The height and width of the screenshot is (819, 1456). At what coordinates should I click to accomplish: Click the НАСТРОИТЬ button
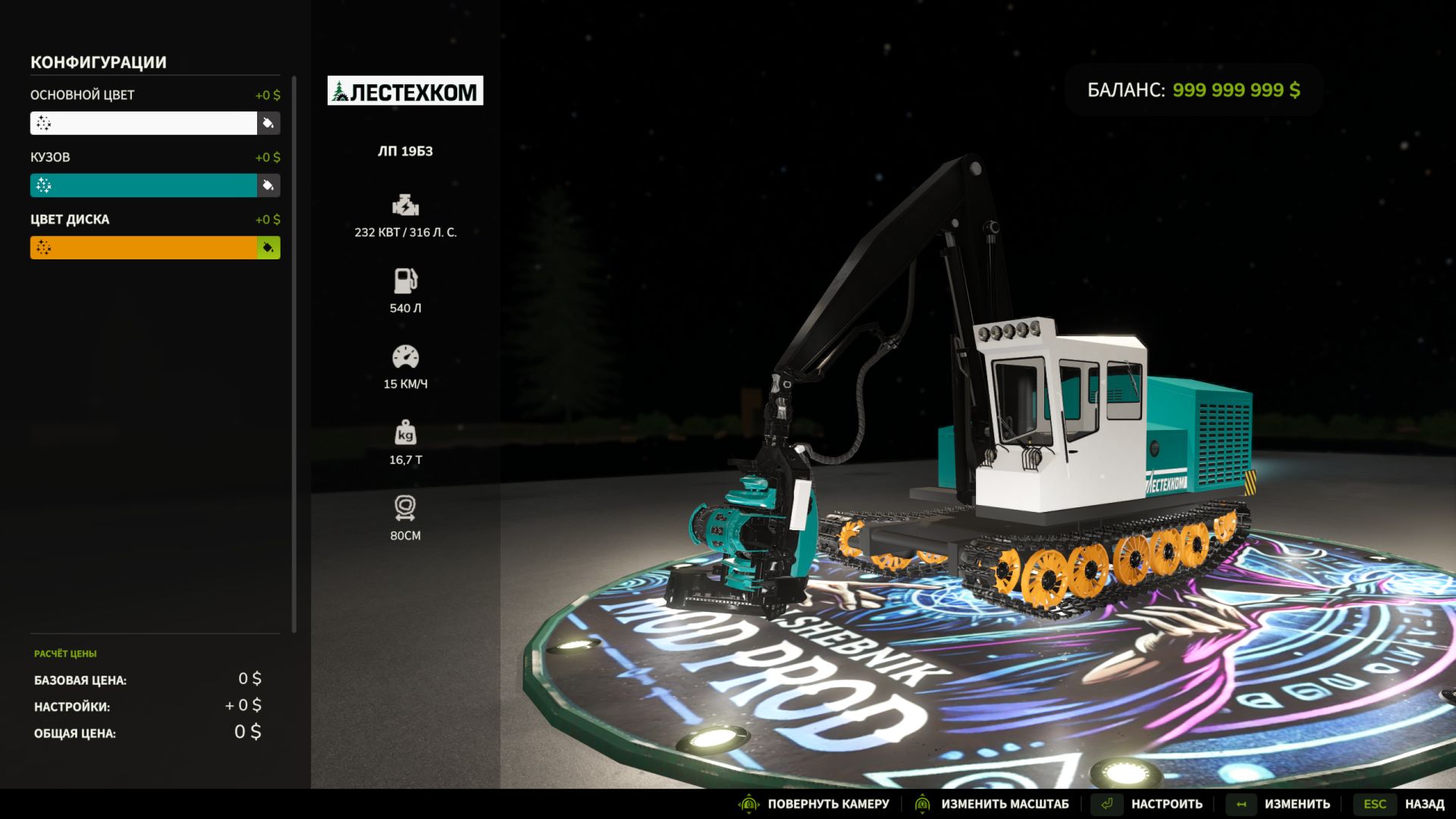[1166, 803]
